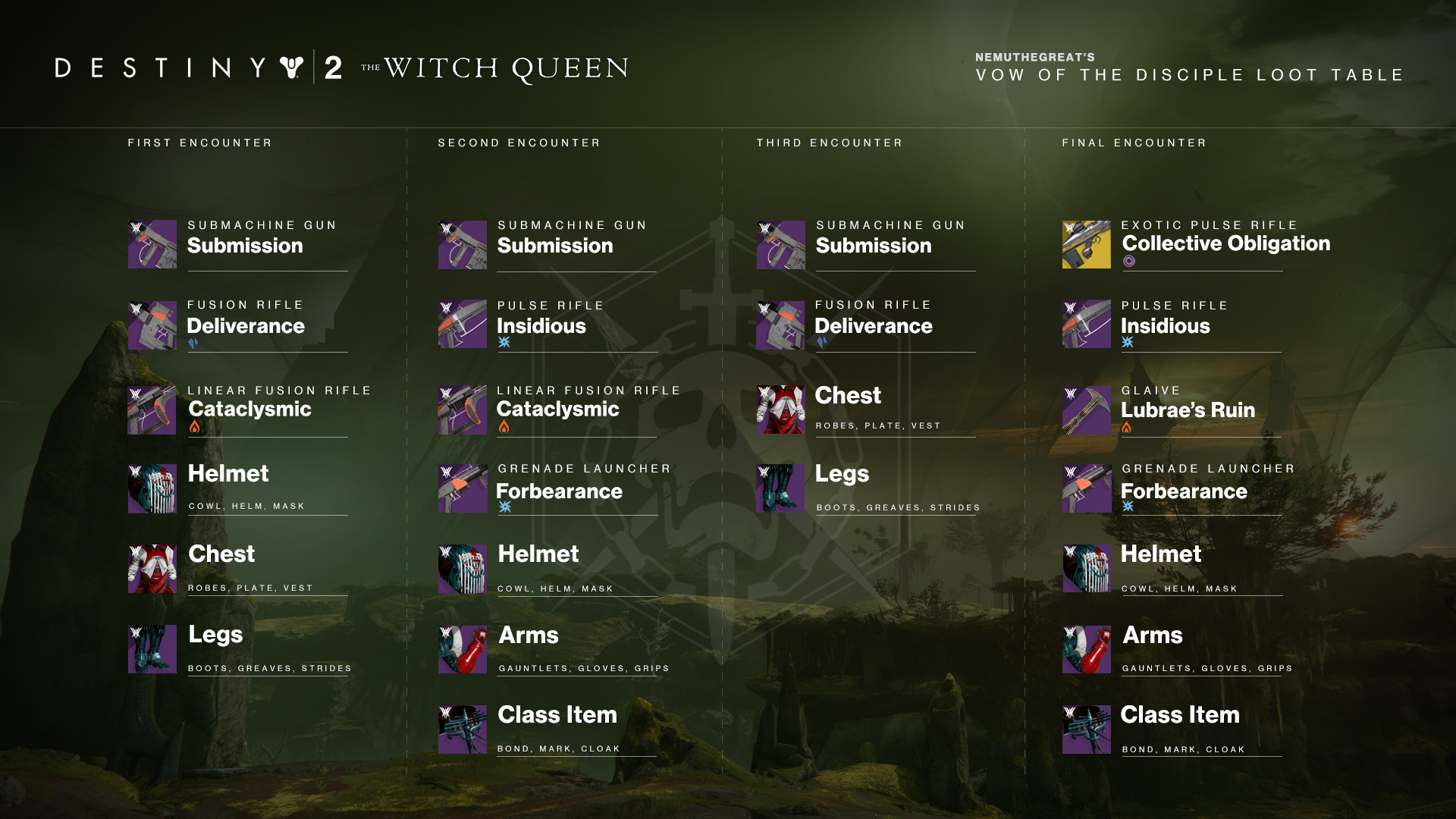1456x819 pixels.
Task: Pick Cataclysmic under the Second Encounter
Action: (557, 409)
